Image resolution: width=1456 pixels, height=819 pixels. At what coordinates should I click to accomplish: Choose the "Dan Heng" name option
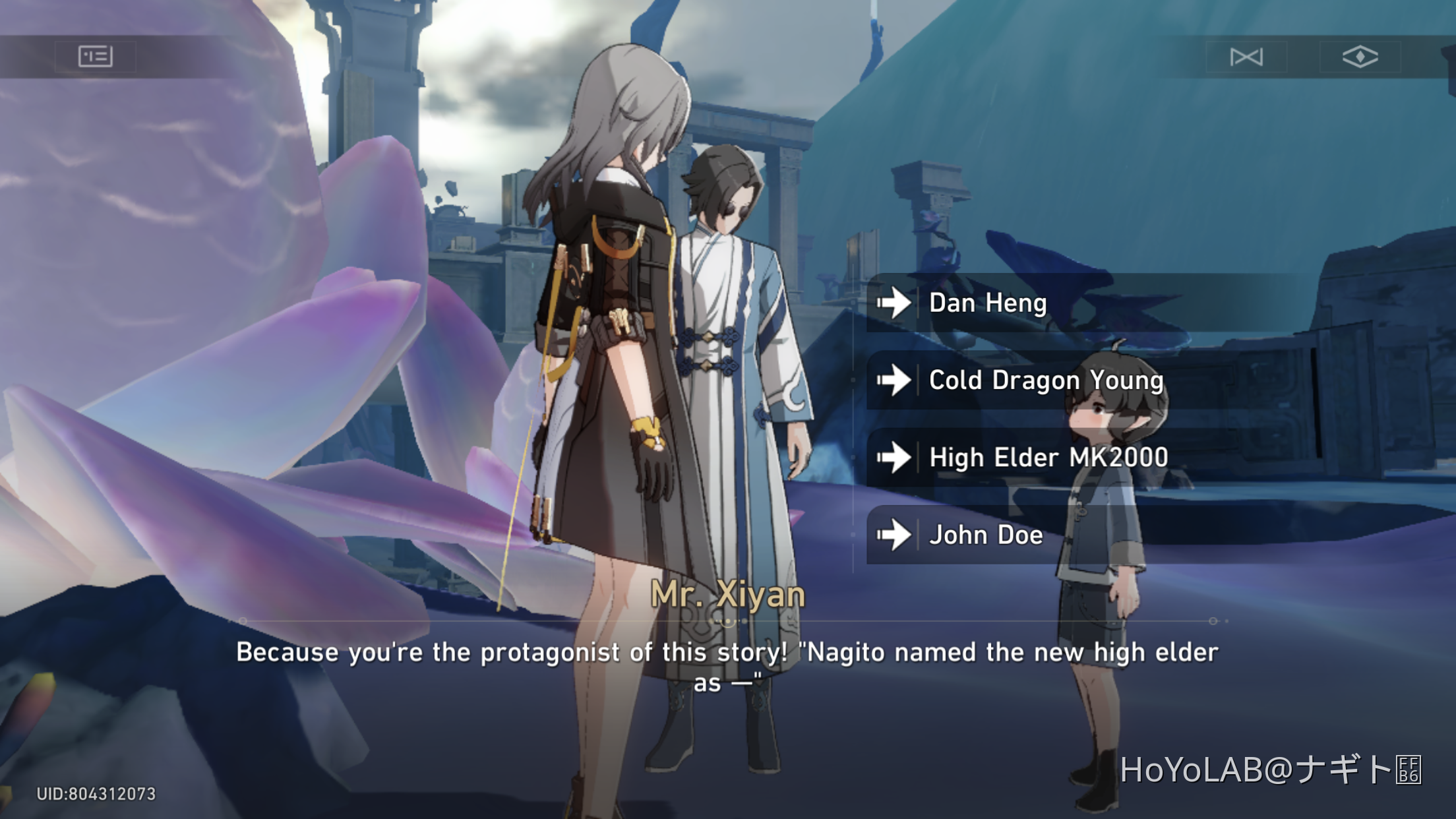pos(987,303)
